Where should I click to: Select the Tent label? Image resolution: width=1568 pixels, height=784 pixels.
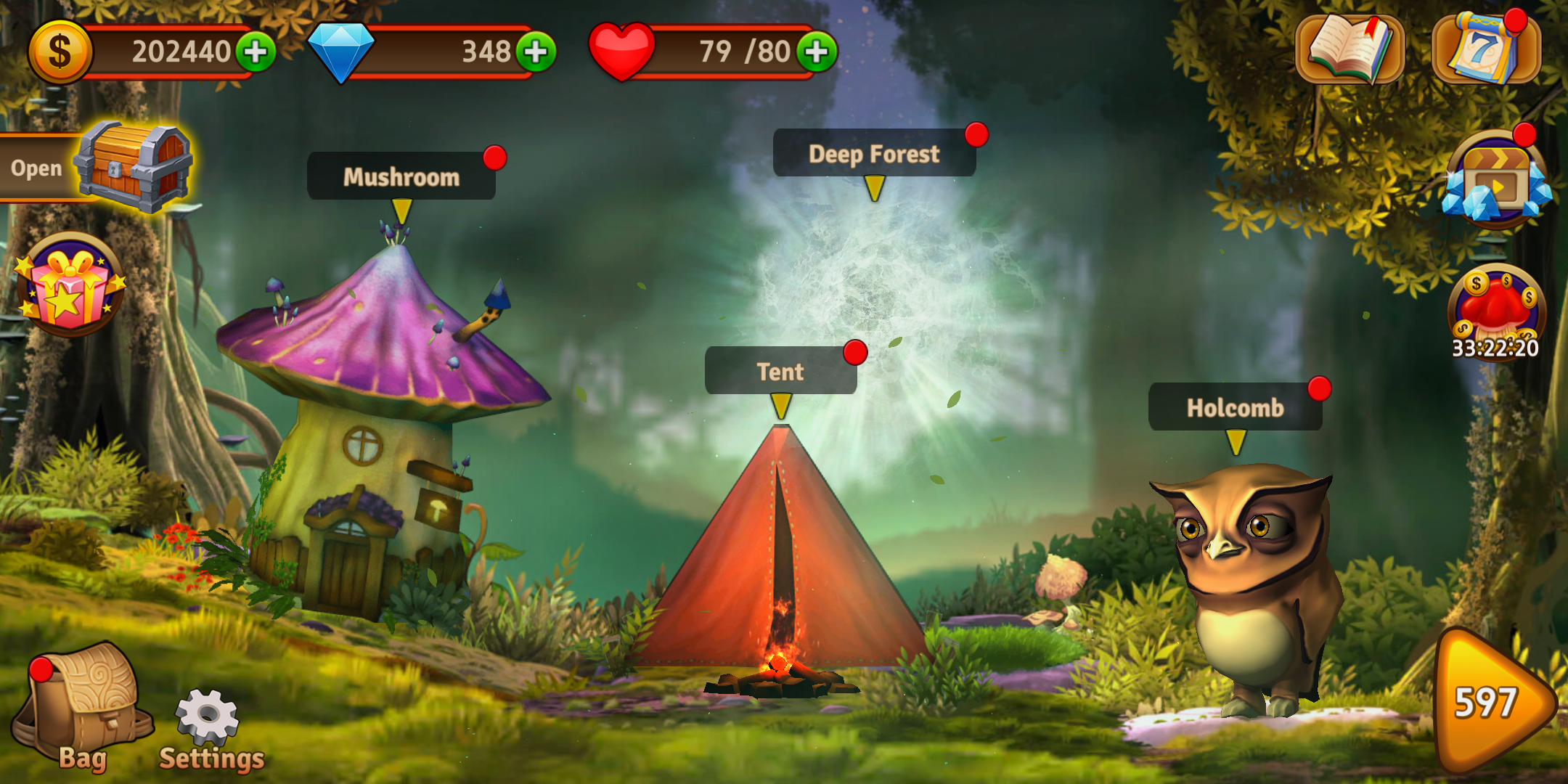click(780, 372)
